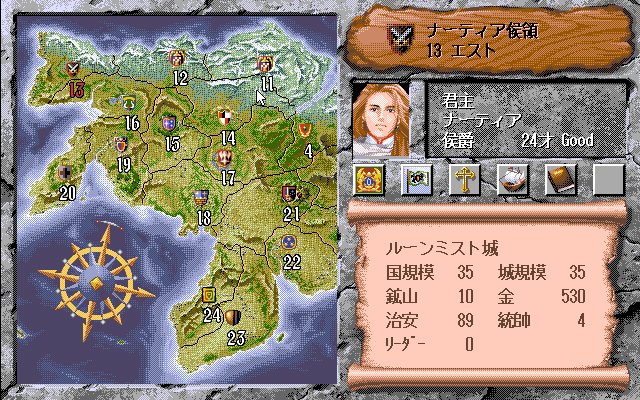Choose territory 11 crest on the map

(265, 65)
